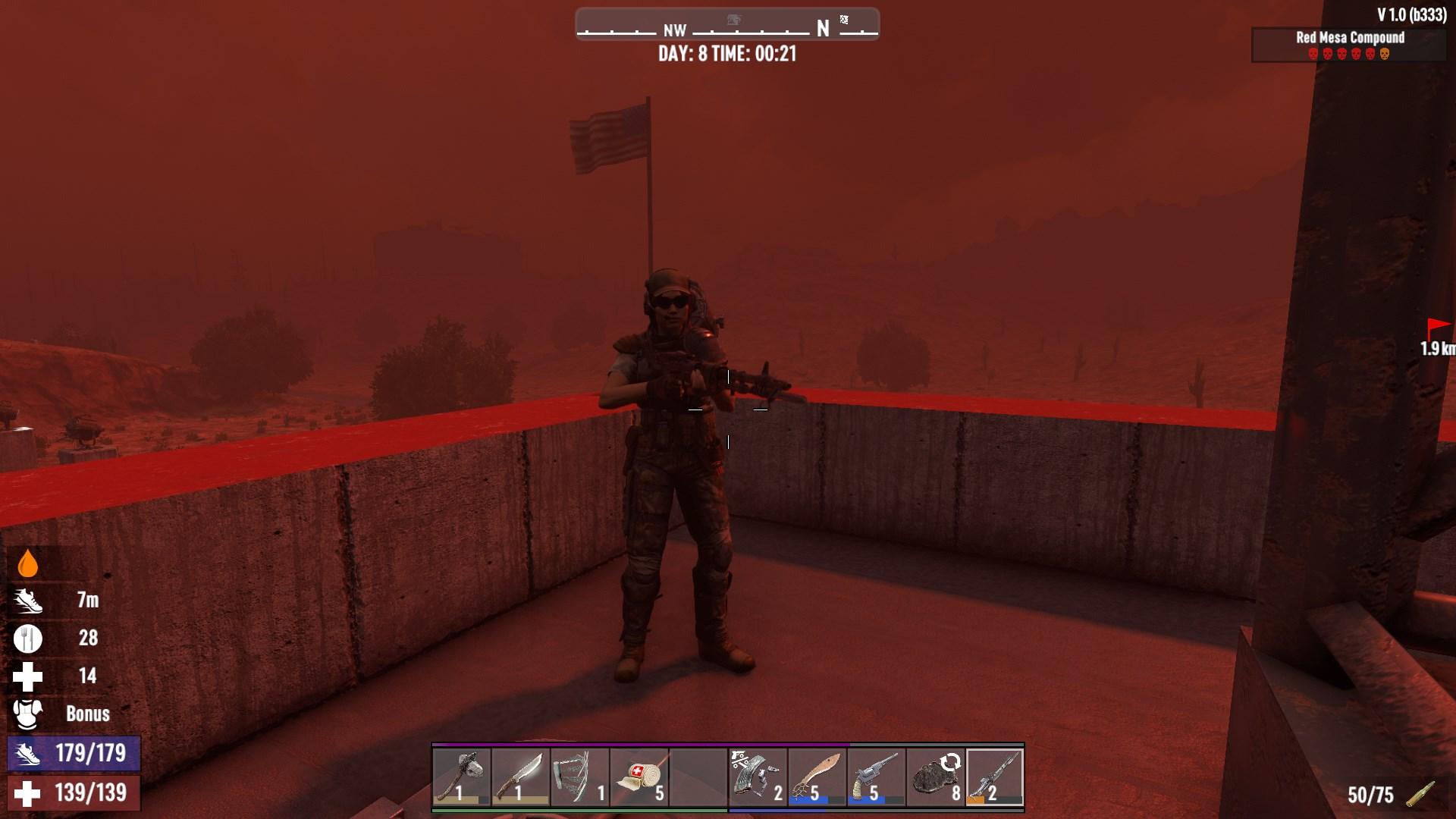View the armor Bonus status icon
The width and height of the screenshot is (1456, 819).
click(x=28, y=714)
